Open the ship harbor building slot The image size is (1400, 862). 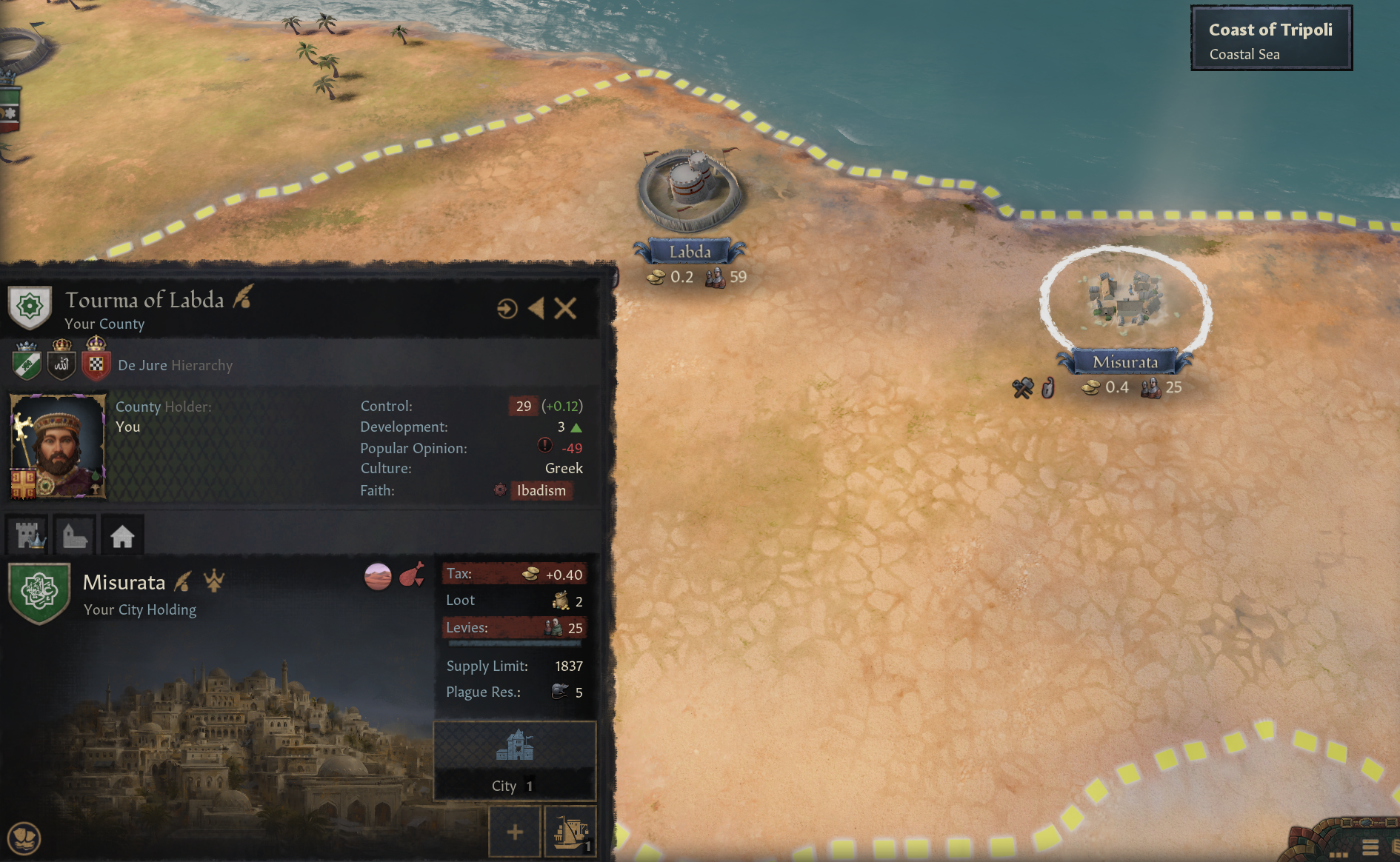coord(570,832)
